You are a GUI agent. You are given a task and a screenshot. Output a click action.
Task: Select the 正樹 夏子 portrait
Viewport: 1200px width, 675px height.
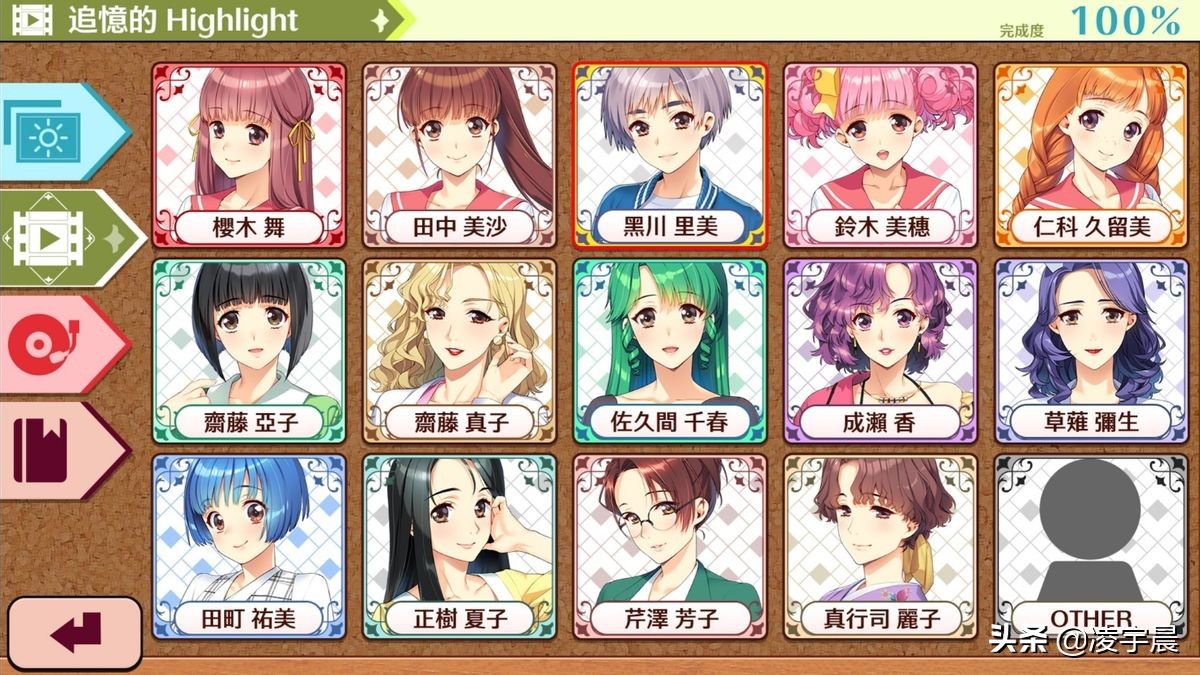(x=459, y=546)
